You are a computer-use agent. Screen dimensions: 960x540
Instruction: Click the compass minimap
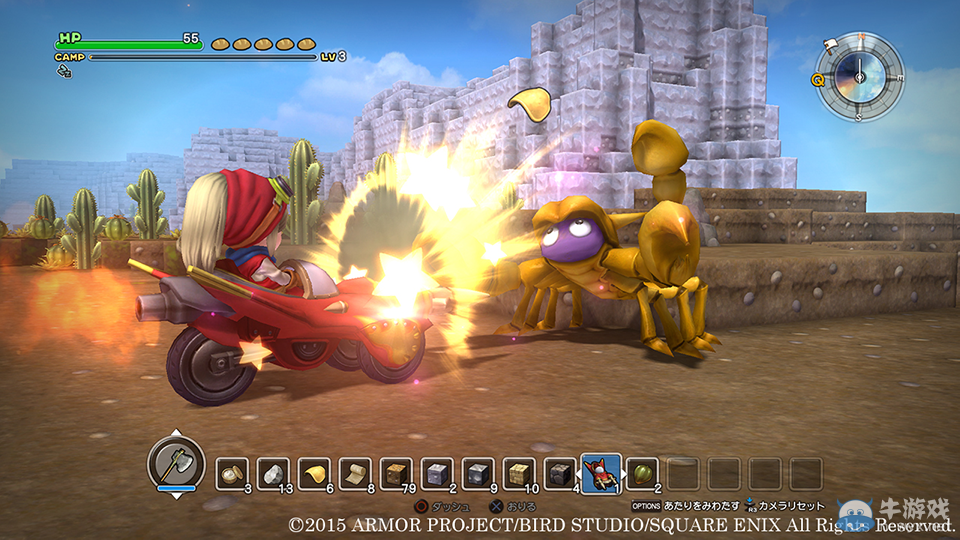click(x=859, y=76)
